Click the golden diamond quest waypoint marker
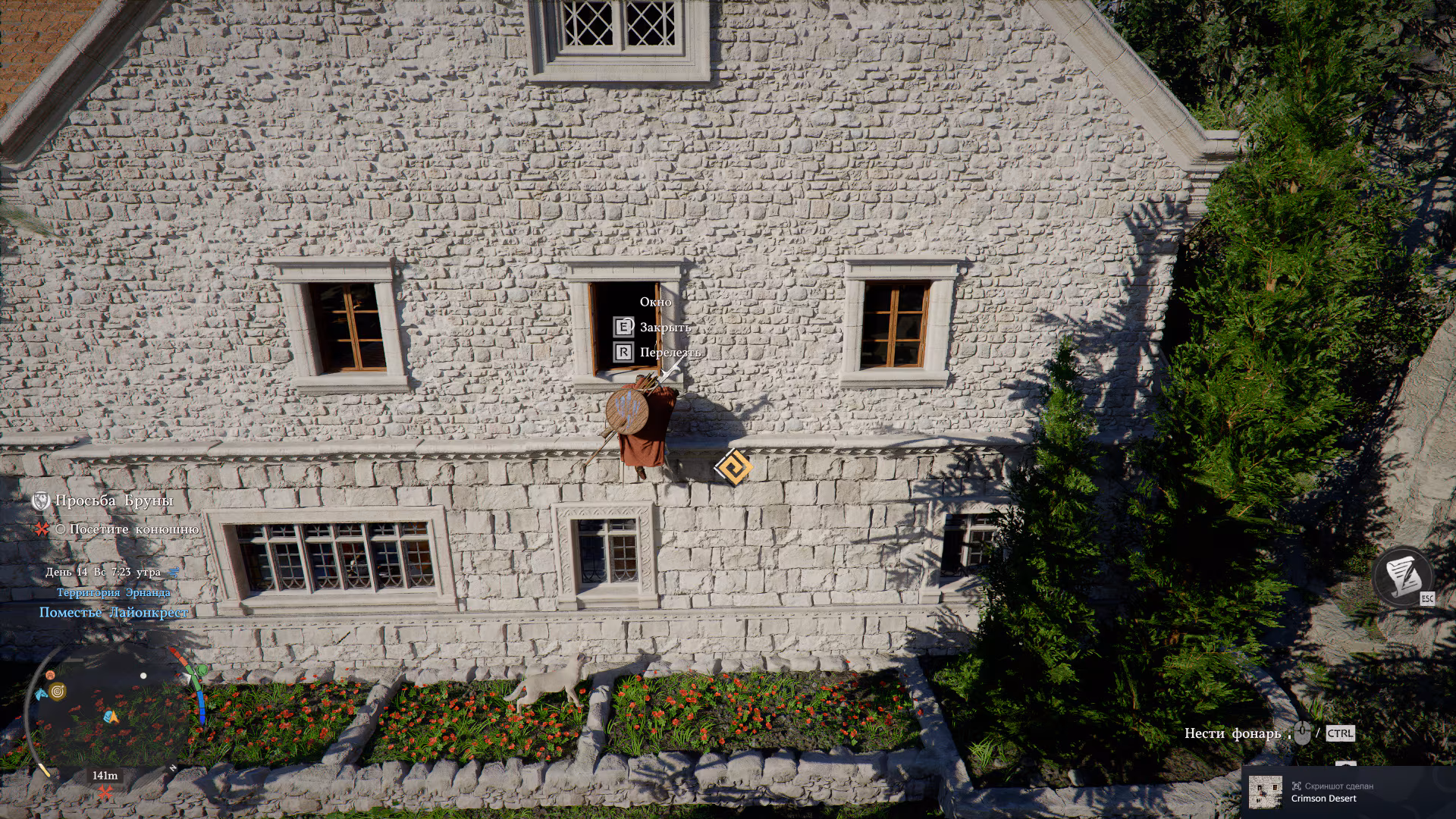 (x=733, y=467)
